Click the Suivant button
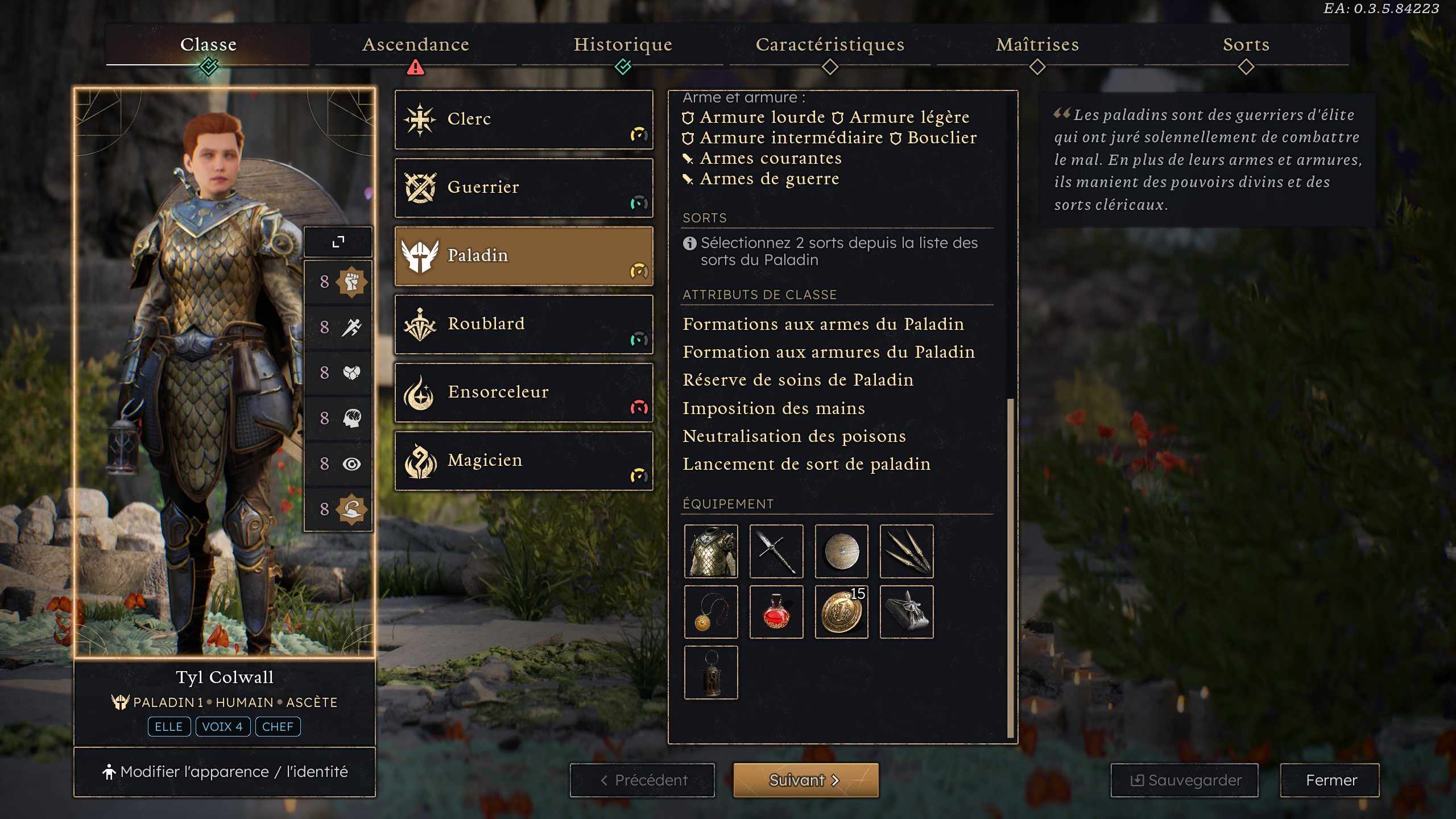The height and width of the screenshot is (819, 1456). pos(805,780)
